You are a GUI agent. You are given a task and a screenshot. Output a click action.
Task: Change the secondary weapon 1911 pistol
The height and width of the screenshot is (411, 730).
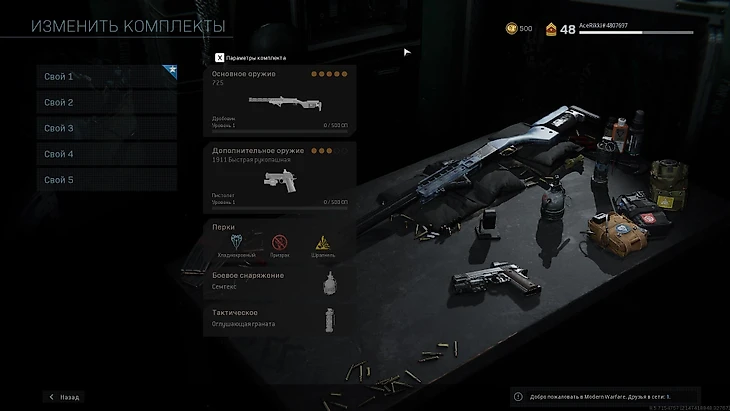(x=280, y=177)
